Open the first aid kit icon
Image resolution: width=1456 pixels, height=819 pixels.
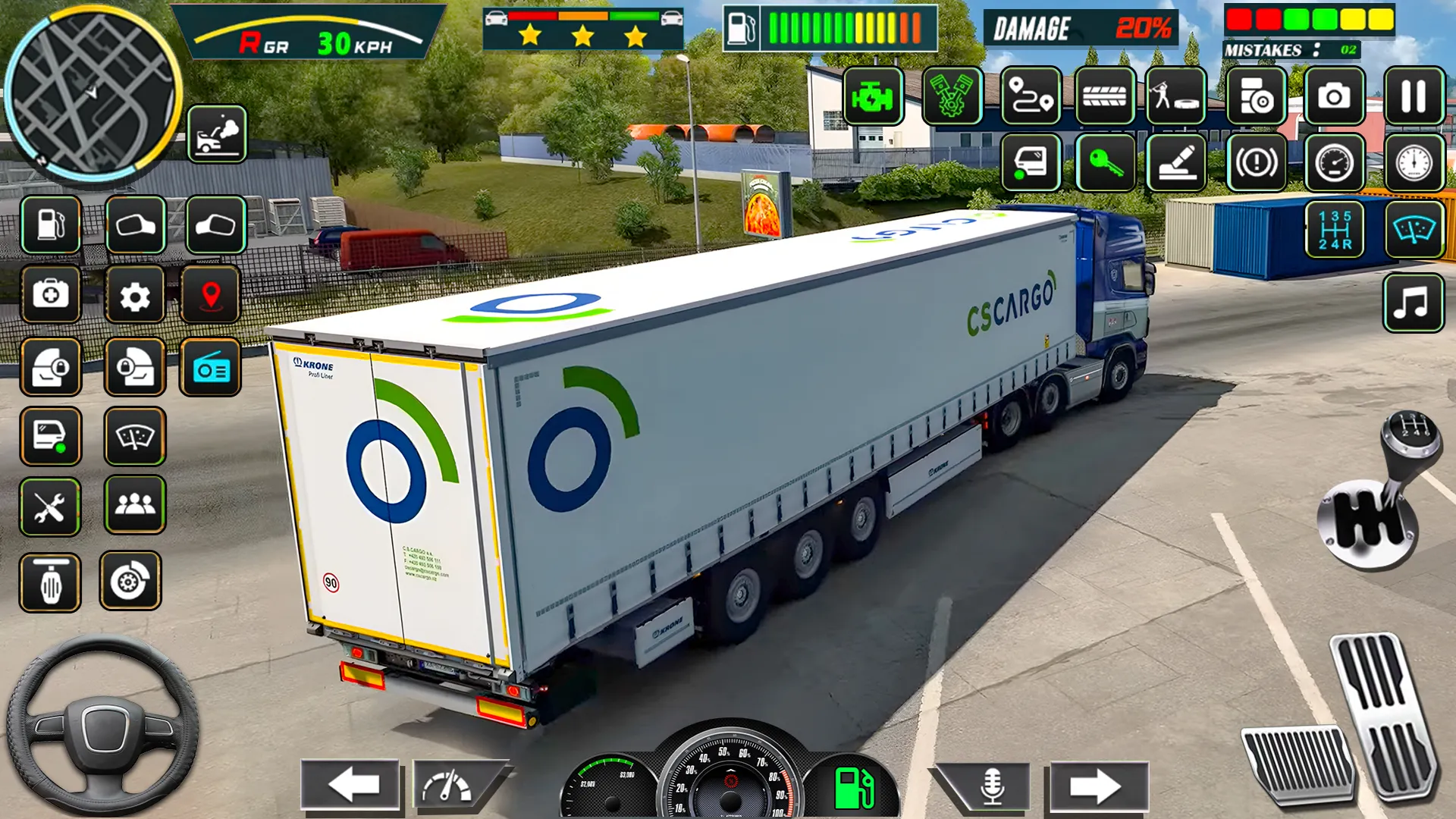51,296
